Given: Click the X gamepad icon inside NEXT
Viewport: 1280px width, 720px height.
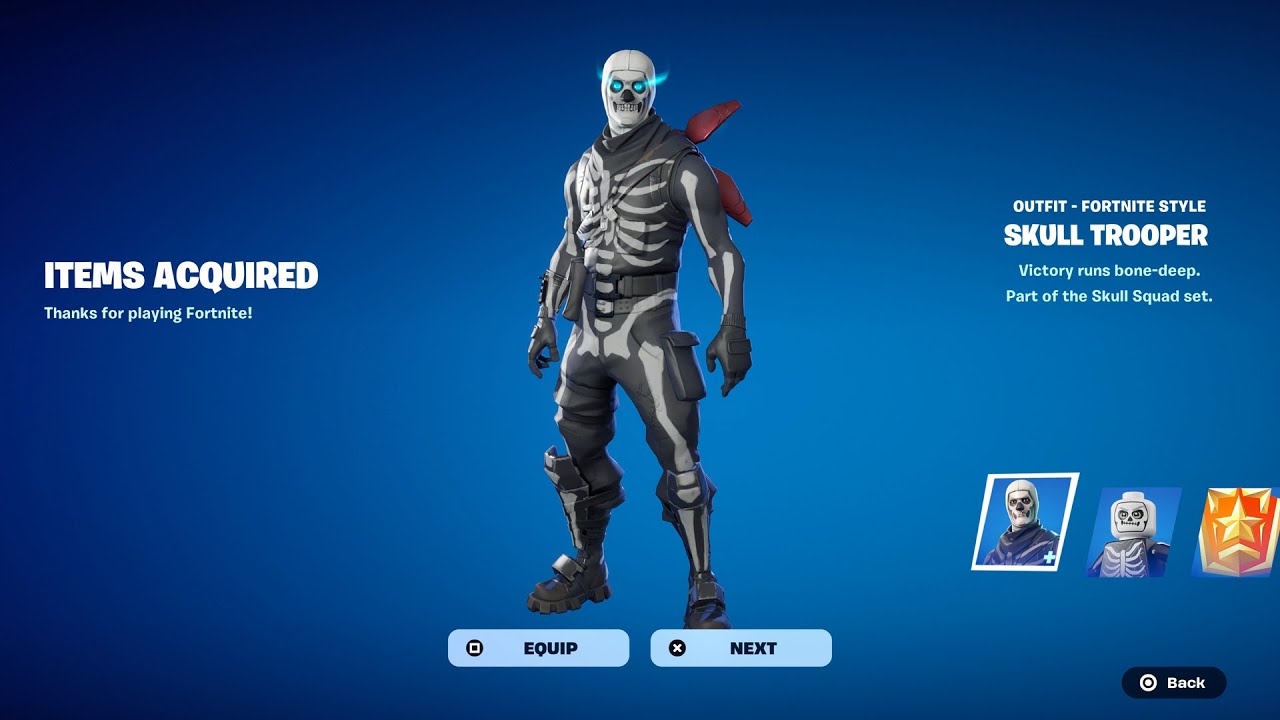Looking at the screenshot, I should pyautogui.click(x=677, y=647).
